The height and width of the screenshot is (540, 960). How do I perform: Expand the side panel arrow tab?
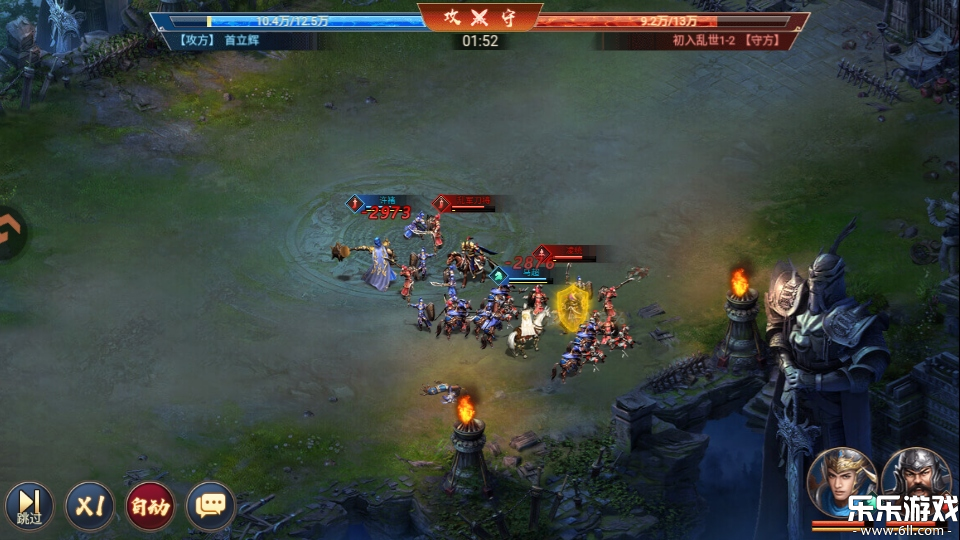click(x=12, y=233)
